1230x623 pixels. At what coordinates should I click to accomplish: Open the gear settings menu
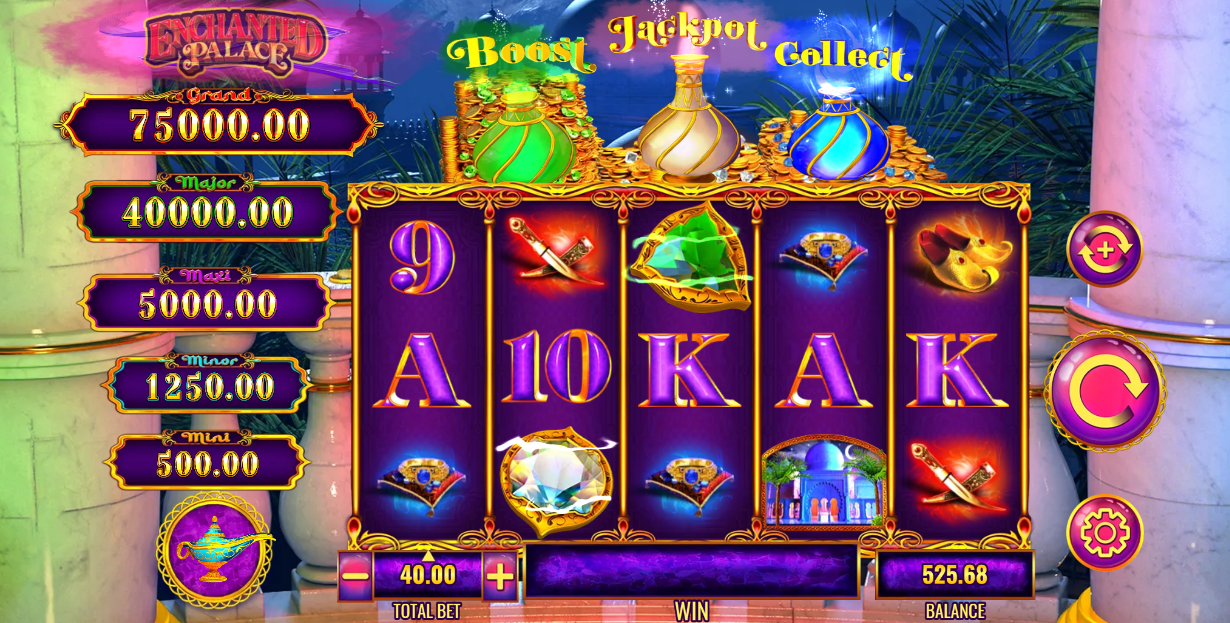pos(1104,532)
